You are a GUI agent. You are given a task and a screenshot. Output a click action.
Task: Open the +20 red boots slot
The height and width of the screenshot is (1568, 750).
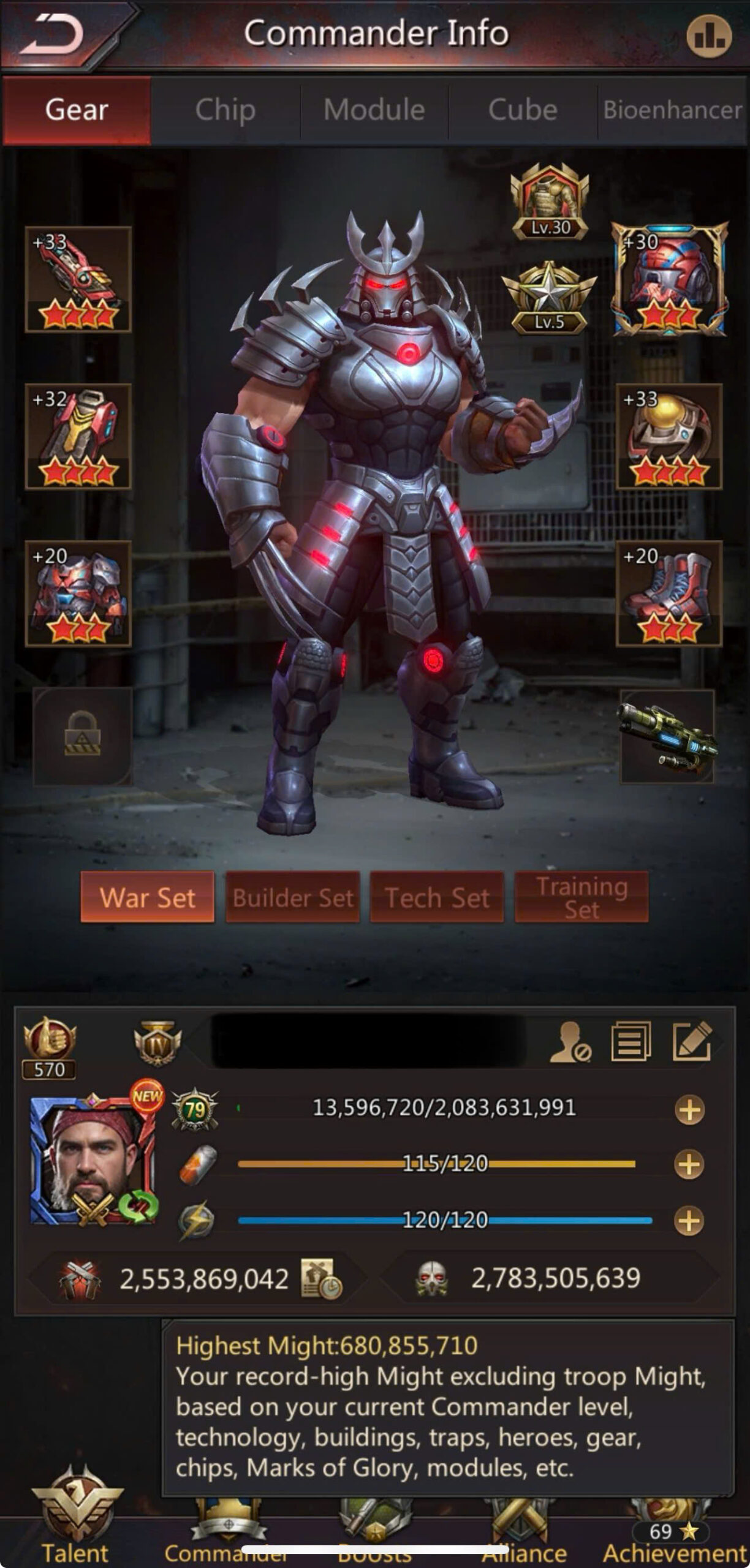669,593
